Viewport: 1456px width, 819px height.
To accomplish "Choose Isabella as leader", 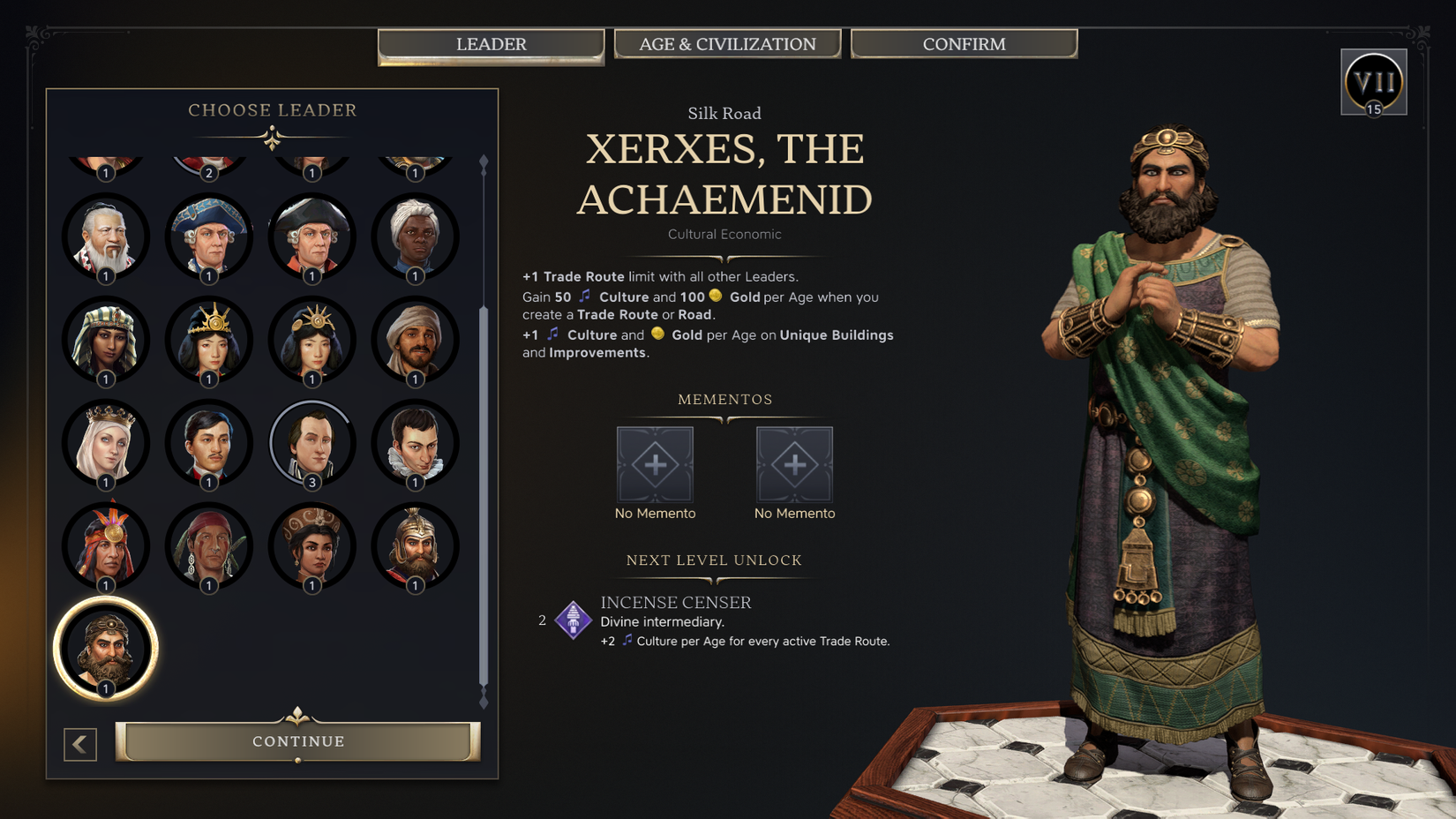I will 106,443.
